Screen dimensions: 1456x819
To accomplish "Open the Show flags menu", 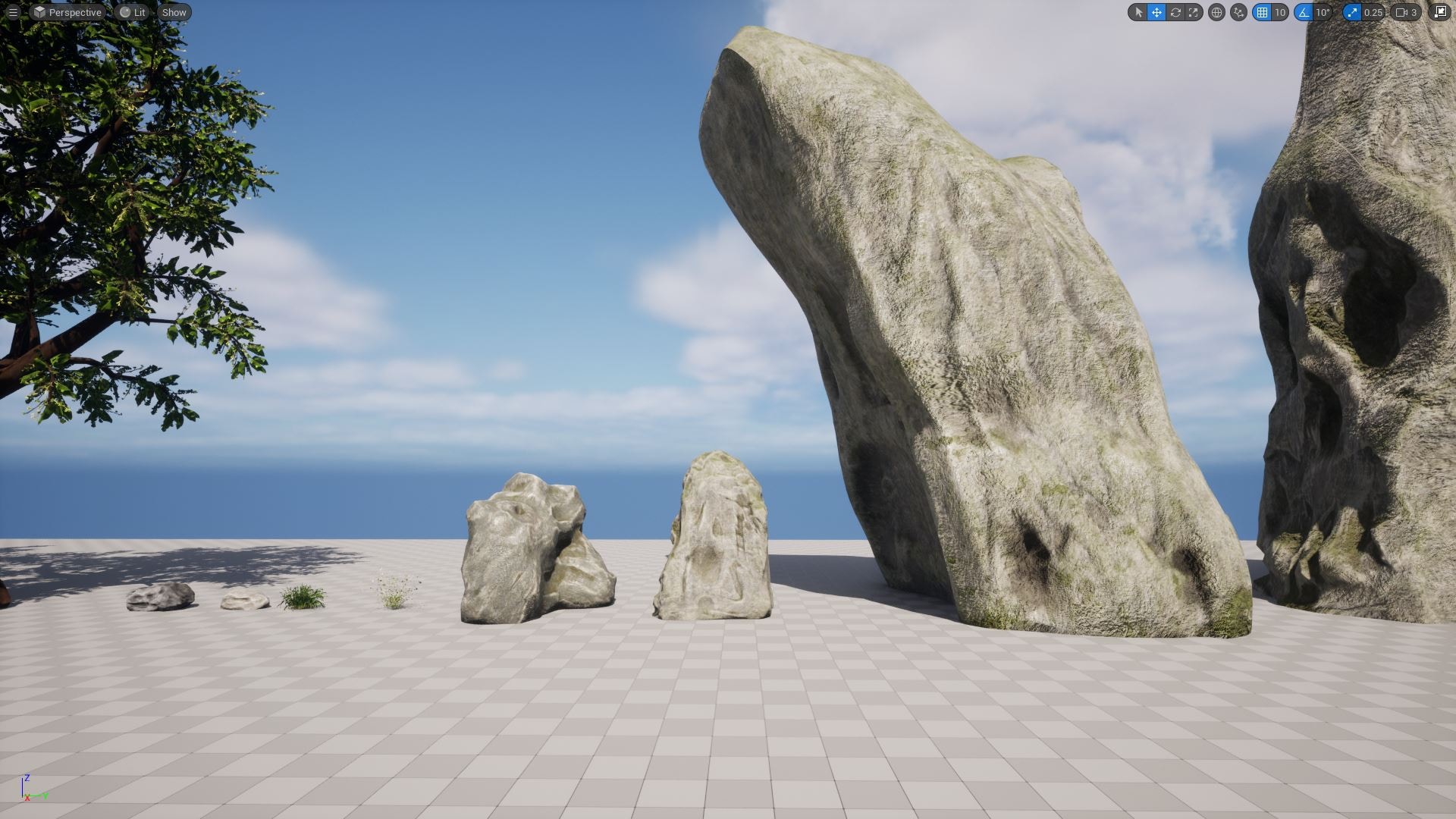I will (174, 12).
